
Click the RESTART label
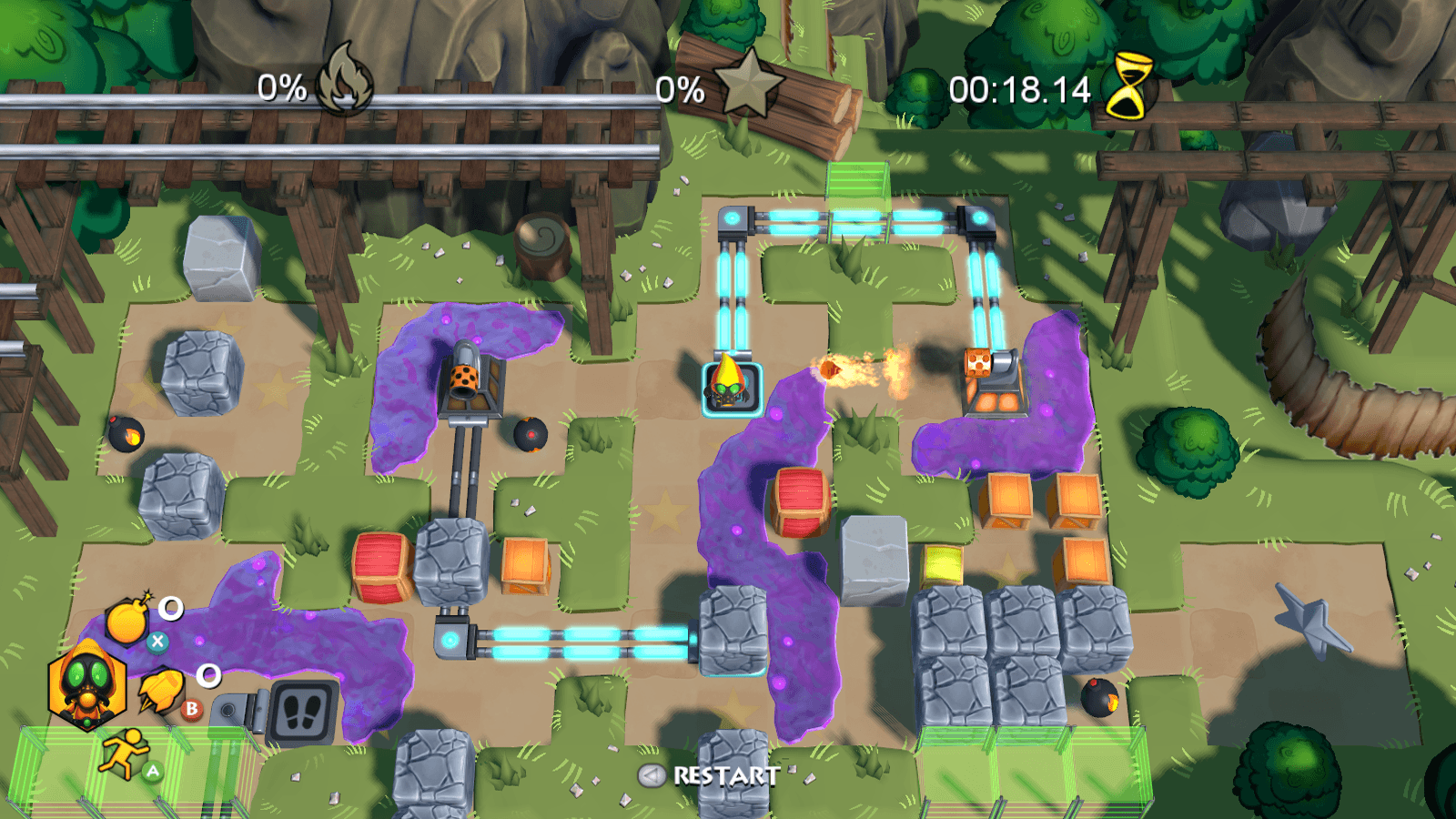pos(722,776)
